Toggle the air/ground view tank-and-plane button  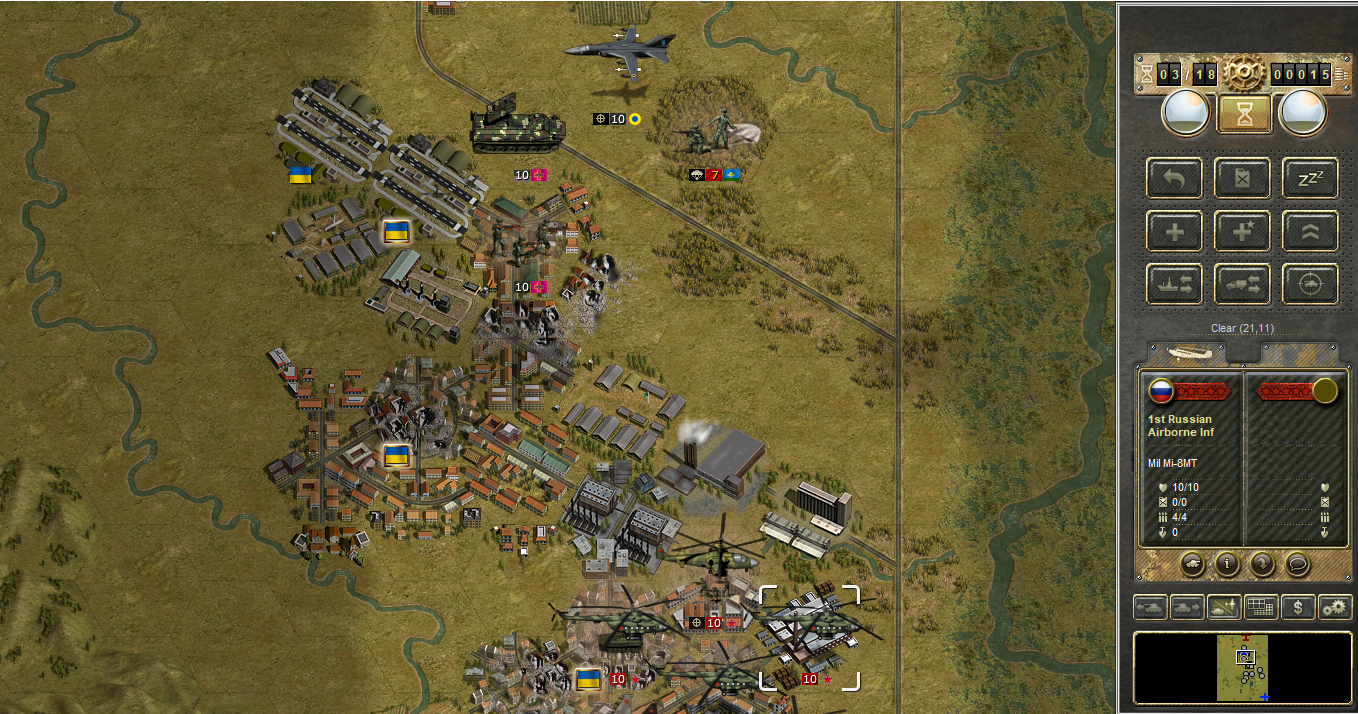[1223, 607]
